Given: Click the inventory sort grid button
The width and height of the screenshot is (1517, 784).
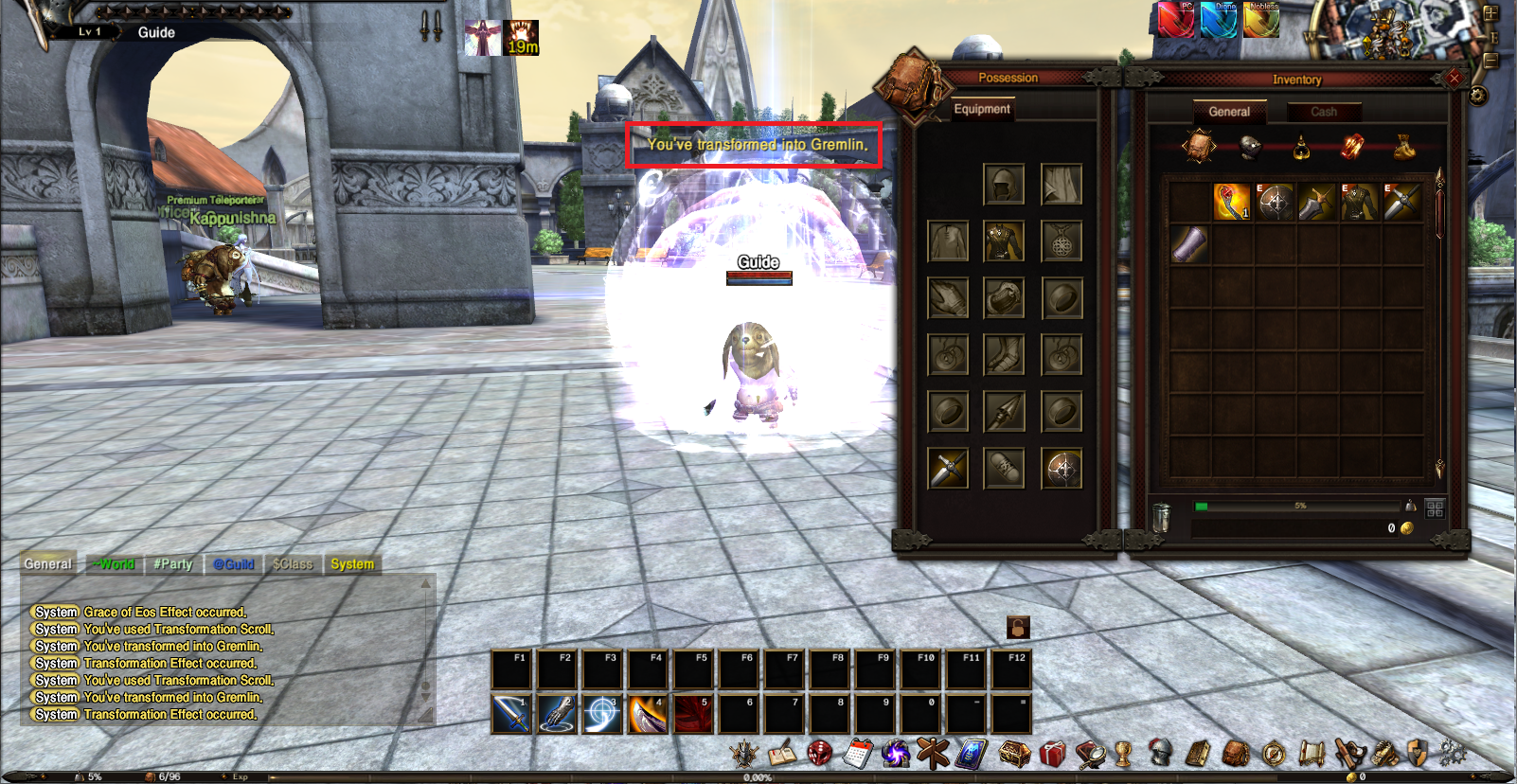Looking at the screenshot, I should click(1435, 508).
